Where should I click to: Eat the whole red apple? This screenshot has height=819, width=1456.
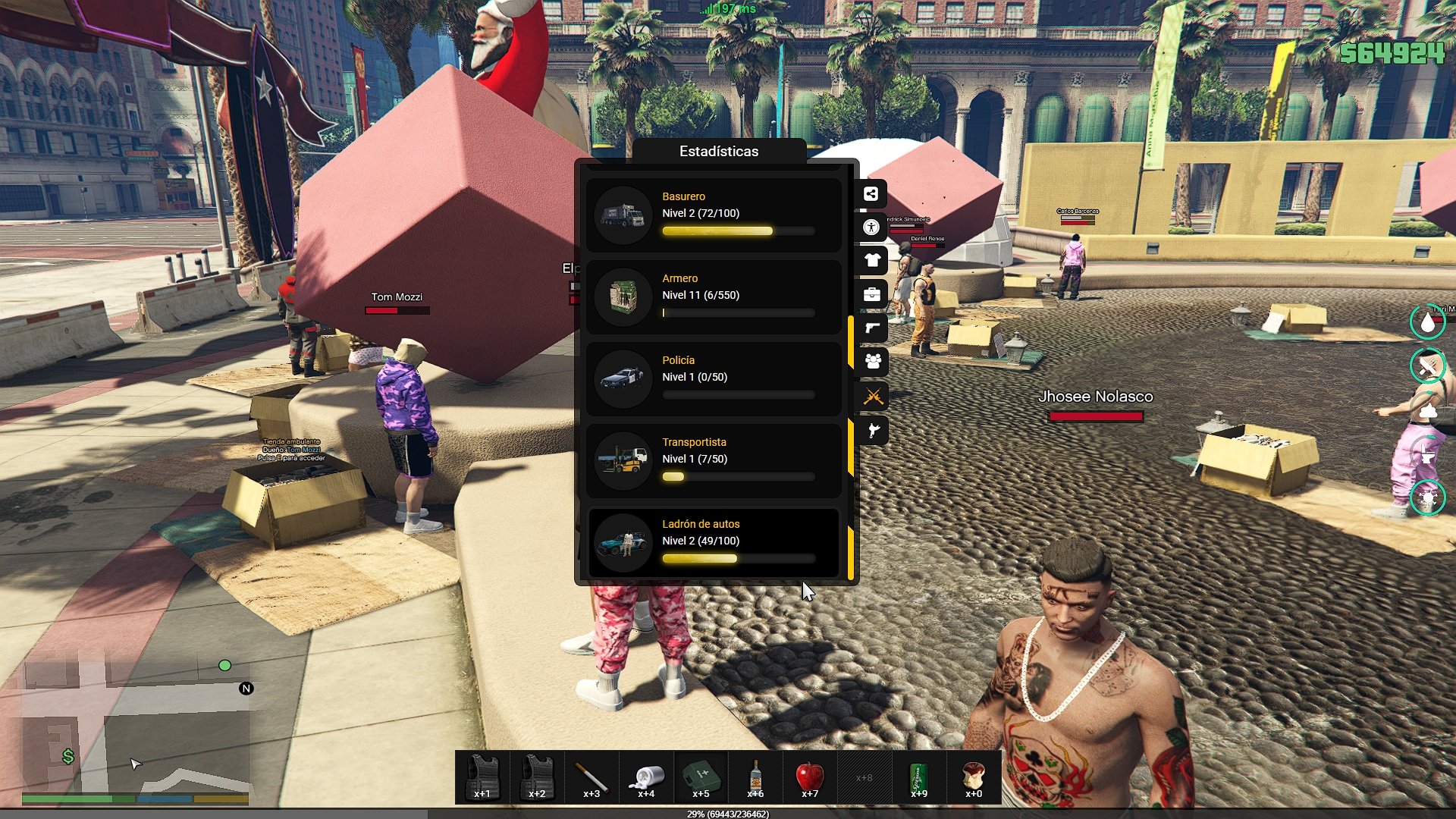[810, 777]
